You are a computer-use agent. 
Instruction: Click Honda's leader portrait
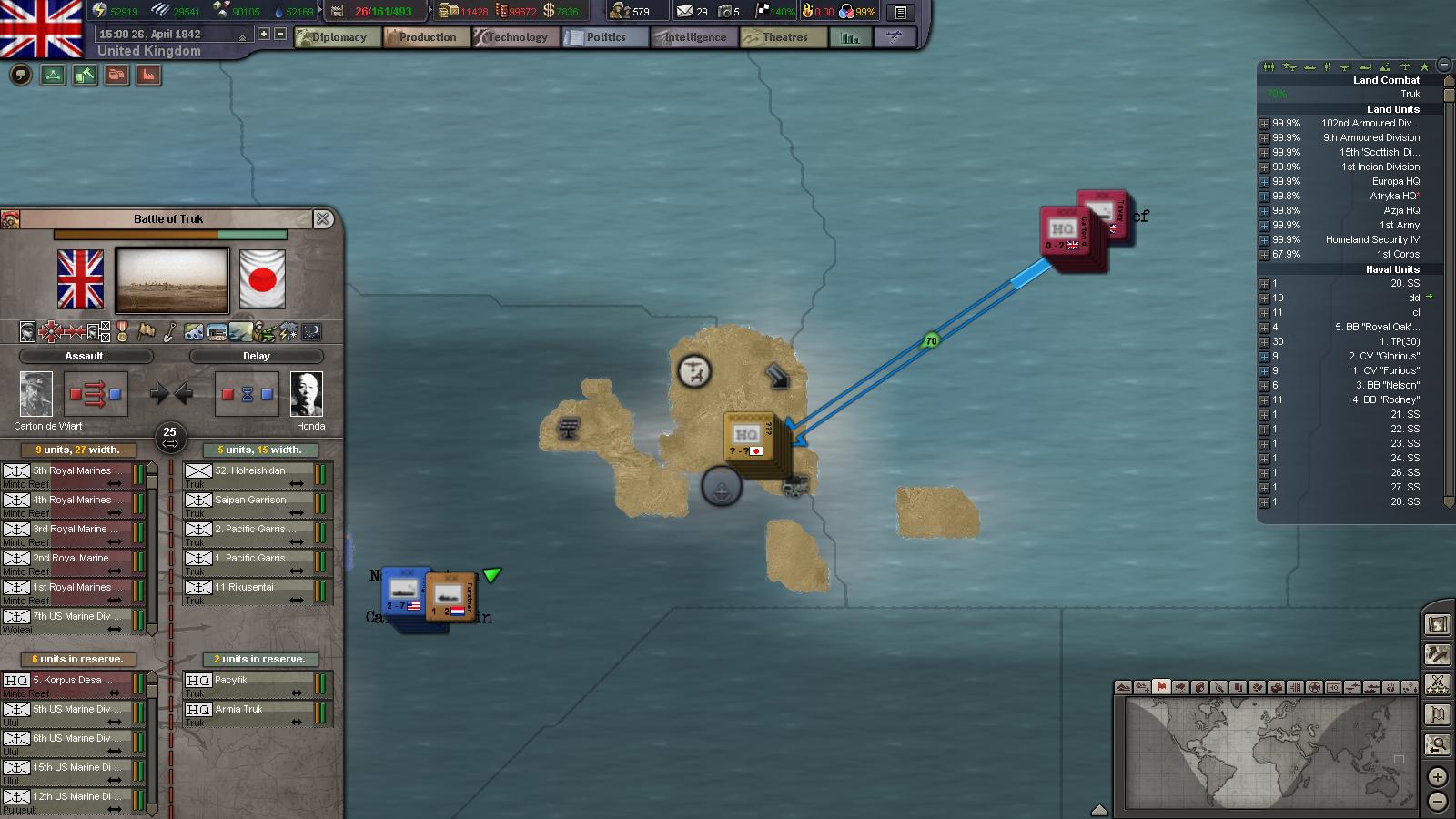click(307, 395)
